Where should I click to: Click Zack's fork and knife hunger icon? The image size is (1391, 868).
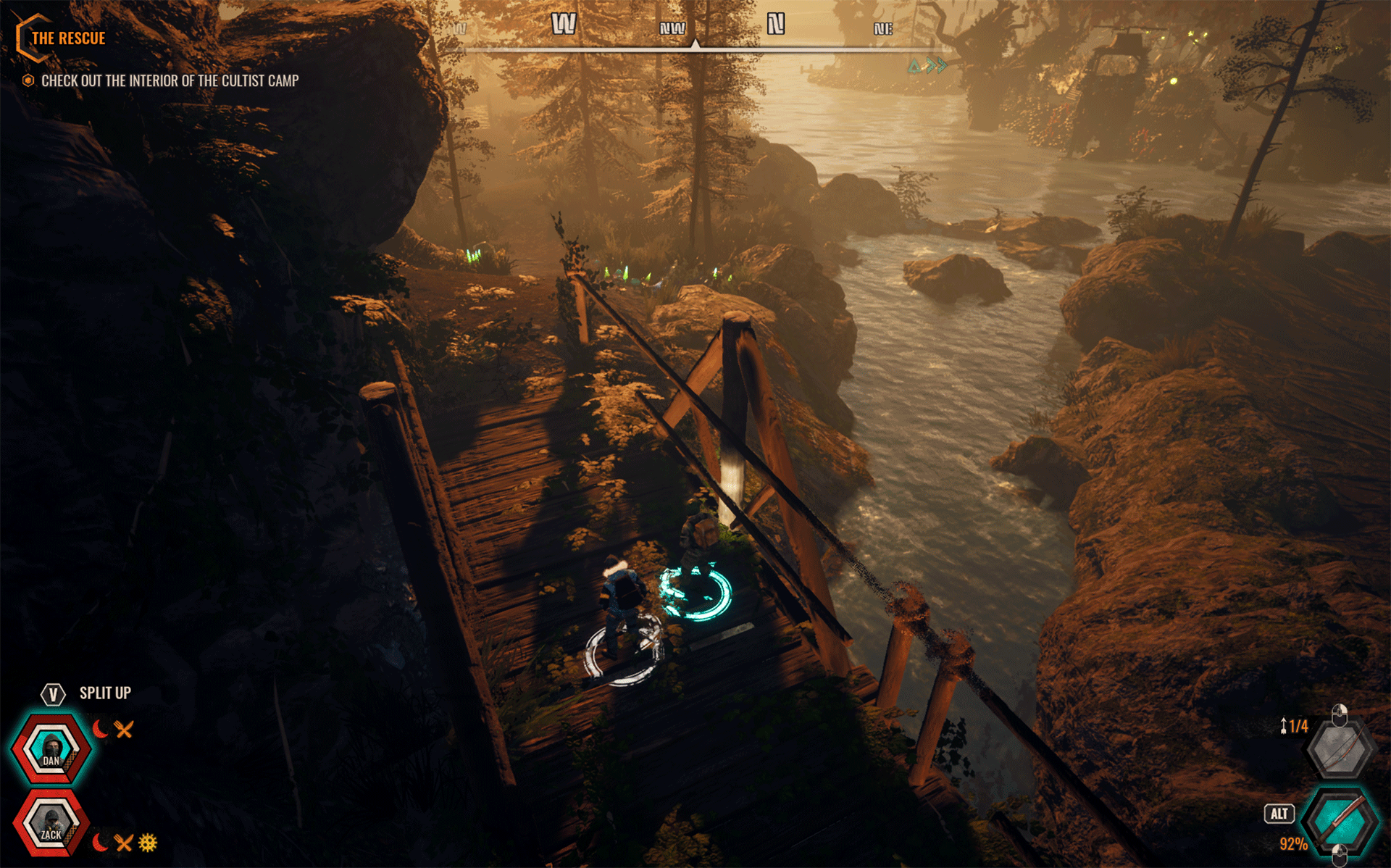pos(124,843)
